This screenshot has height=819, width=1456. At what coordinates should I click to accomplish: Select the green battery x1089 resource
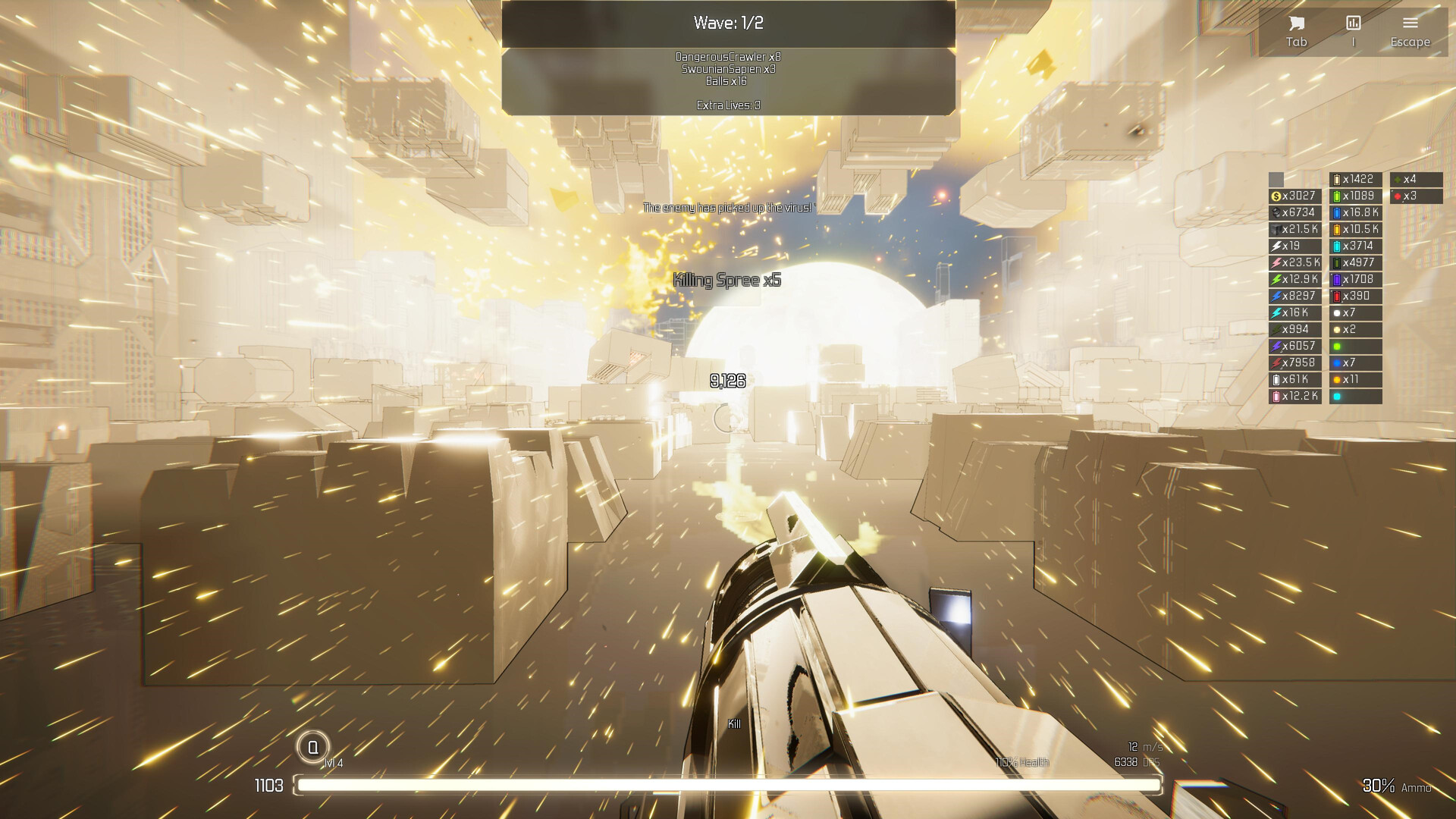point(1354,196)
